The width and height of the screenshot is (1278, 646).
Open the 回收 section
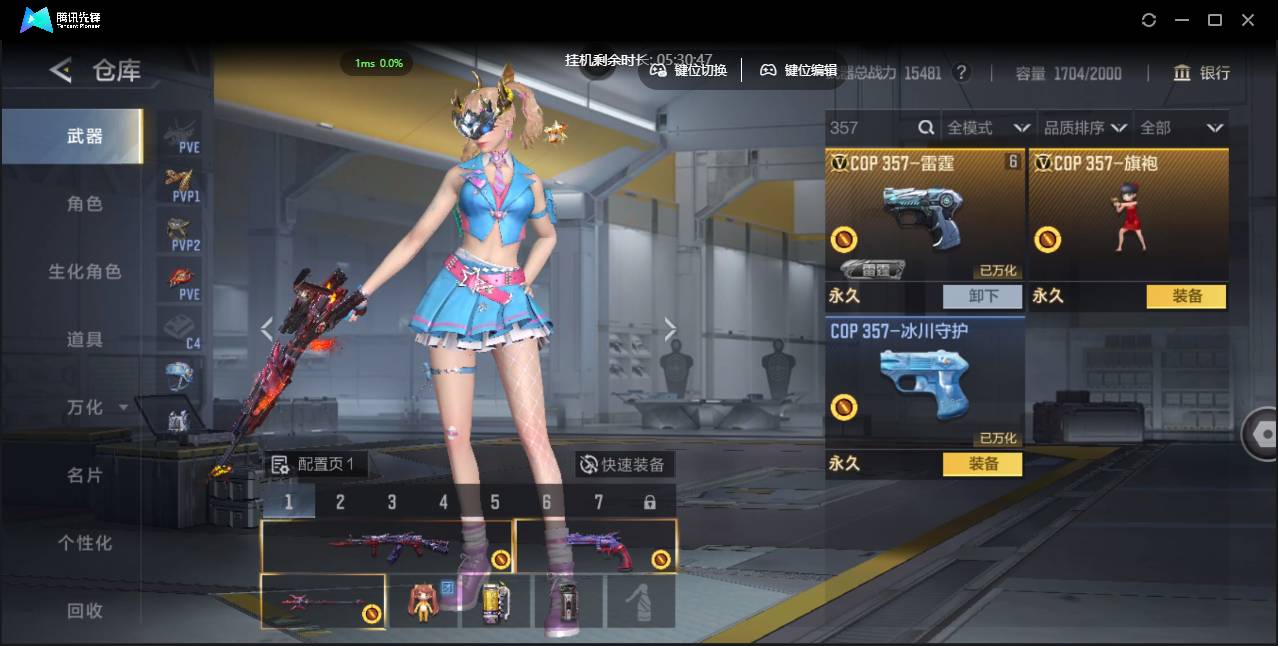pyautogui.click(x=85, y=610)
